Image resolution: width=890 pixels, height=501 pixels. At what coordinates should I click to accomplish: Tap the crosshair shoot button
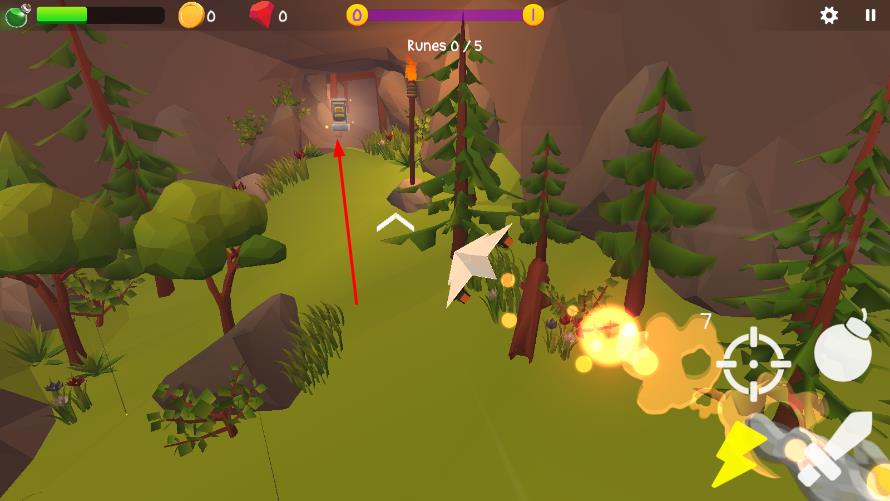(754, 362)
